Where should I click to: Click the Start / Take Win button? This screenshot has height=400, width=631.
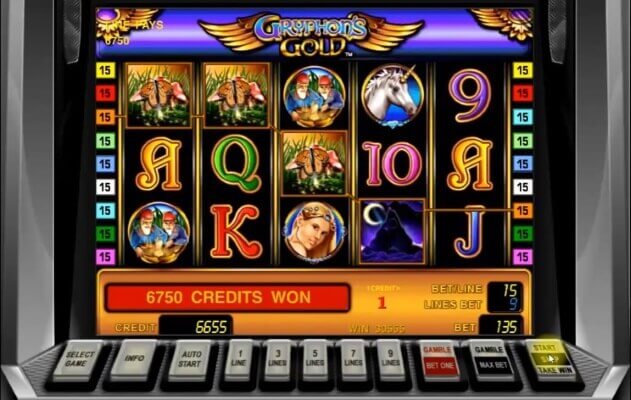tap(547, 358)
